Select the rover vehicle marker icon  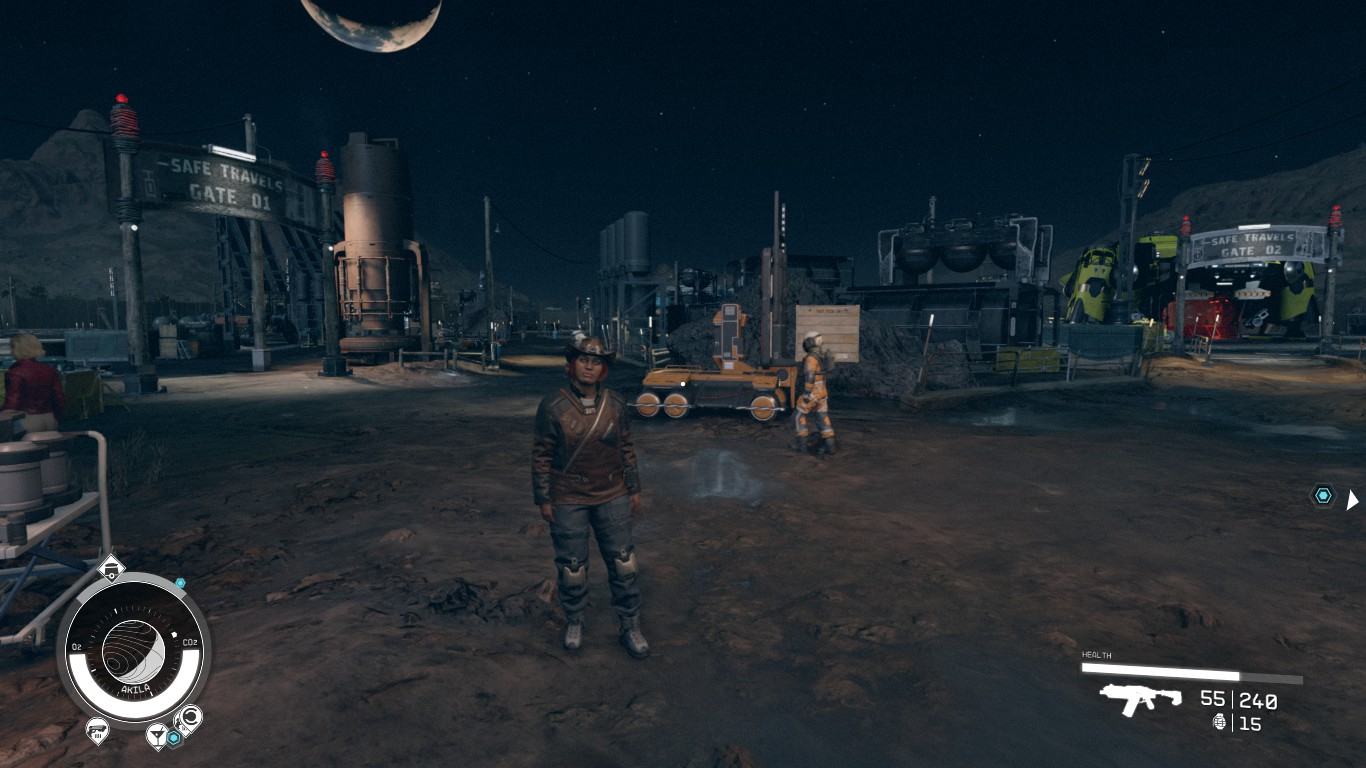tap(111, 570)
